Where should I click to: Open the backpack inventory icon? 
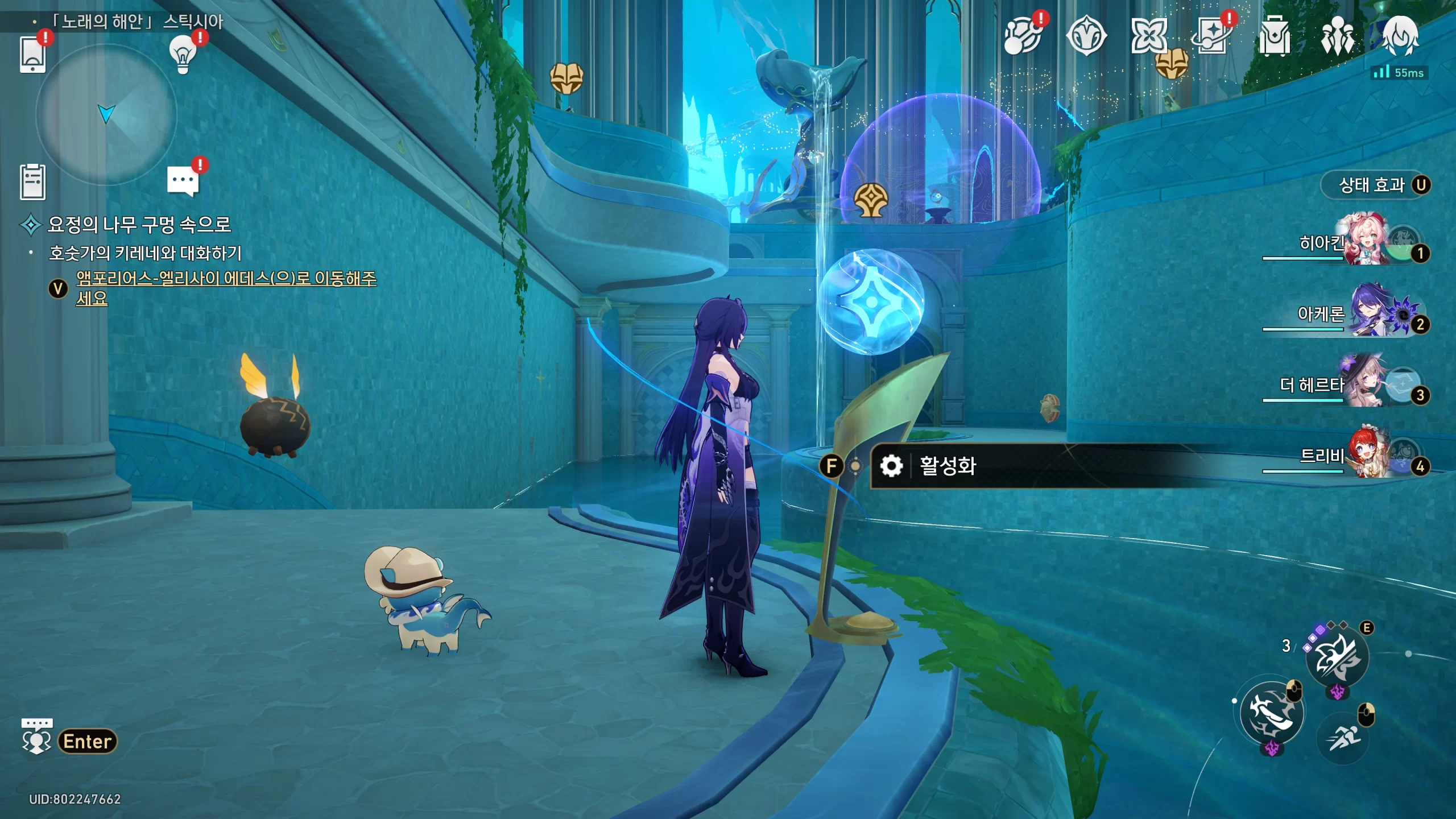pyautogui.click(x=1274, y=36)
